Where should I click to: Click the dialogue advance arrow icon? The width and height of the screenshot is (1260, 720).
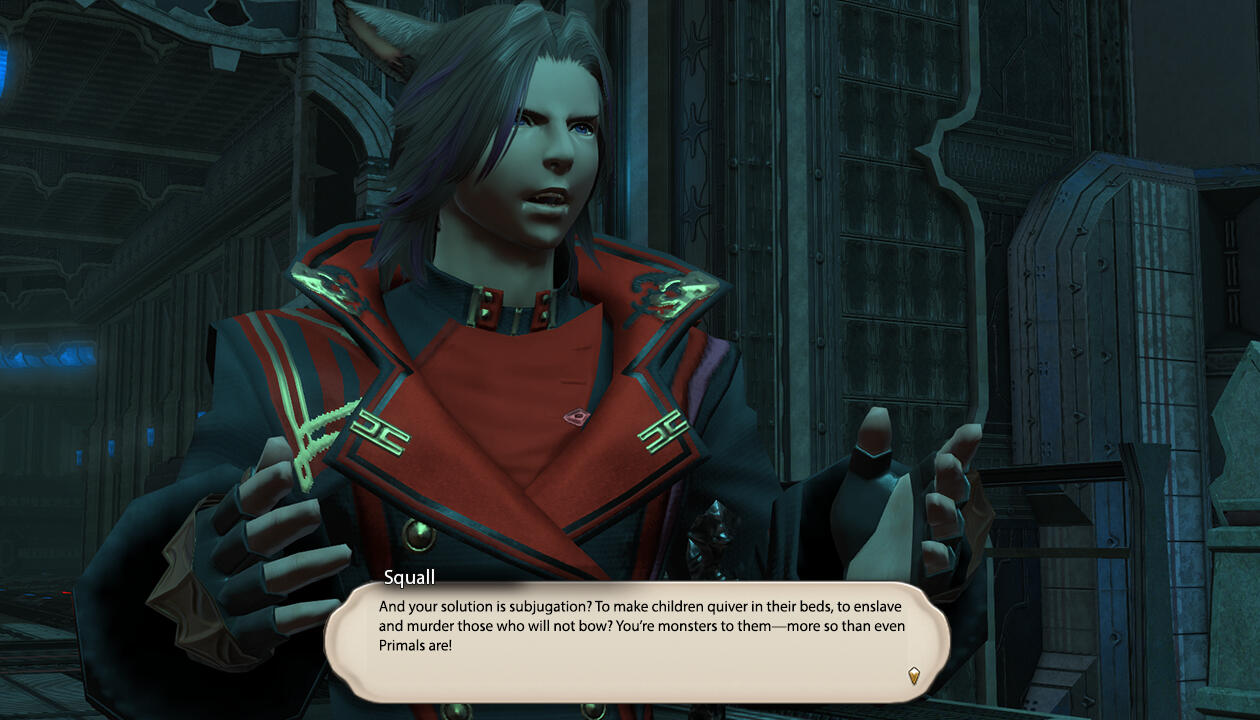(x=913, y=675)
